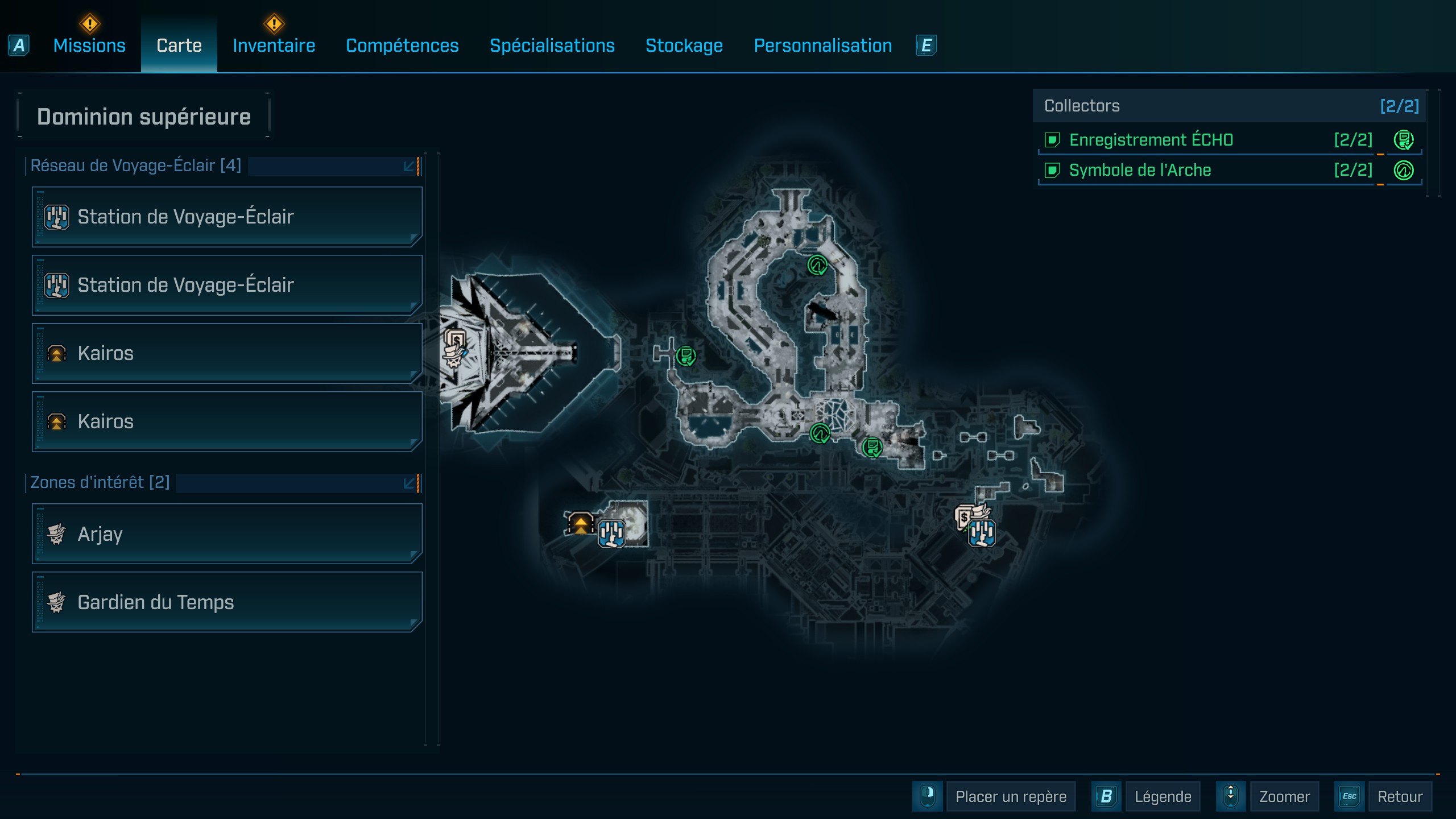Switch to the Missions tab

click(89, 45)
